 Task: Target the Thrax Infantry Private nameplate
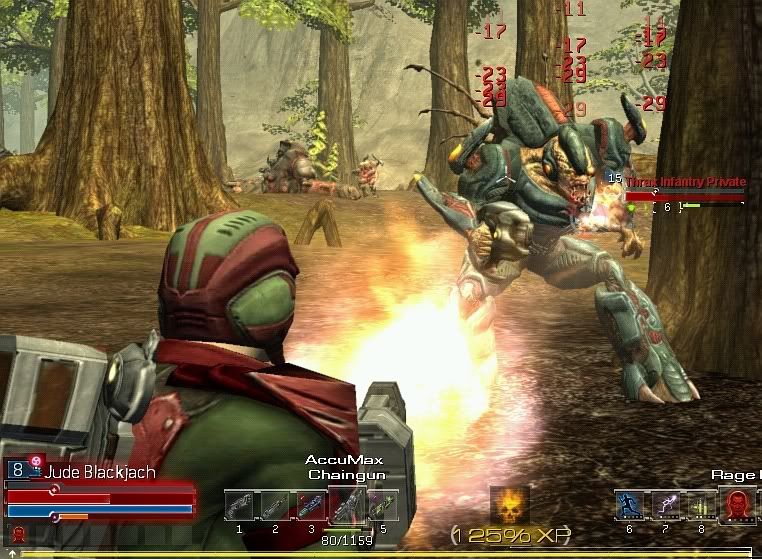tap(685, 182)
